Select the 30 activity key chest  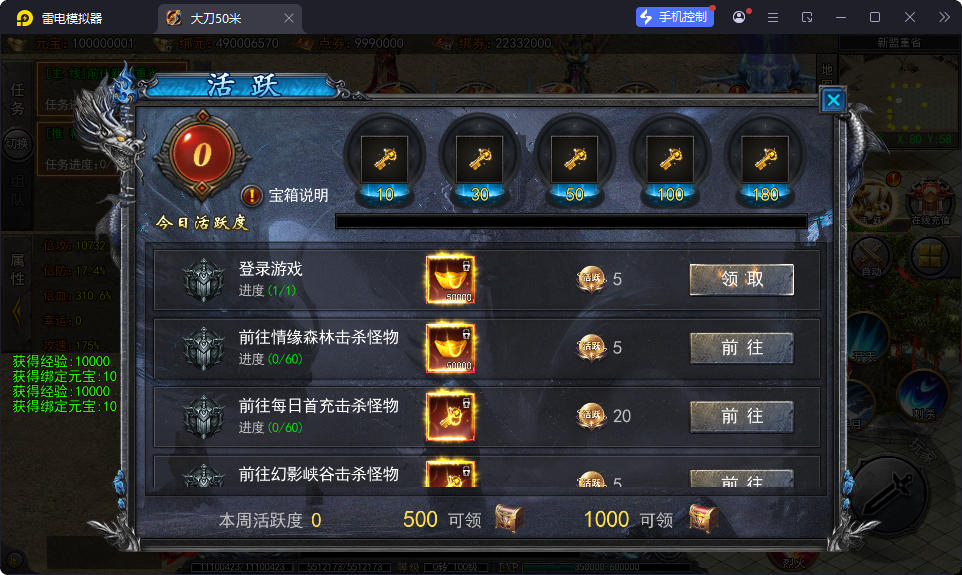[480, 160]
